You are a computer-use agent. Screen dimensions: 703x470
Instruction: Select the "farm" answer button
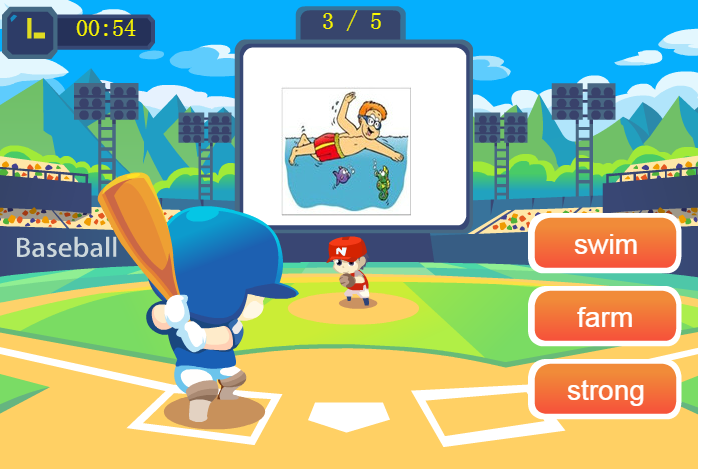(x=605, y=317)
